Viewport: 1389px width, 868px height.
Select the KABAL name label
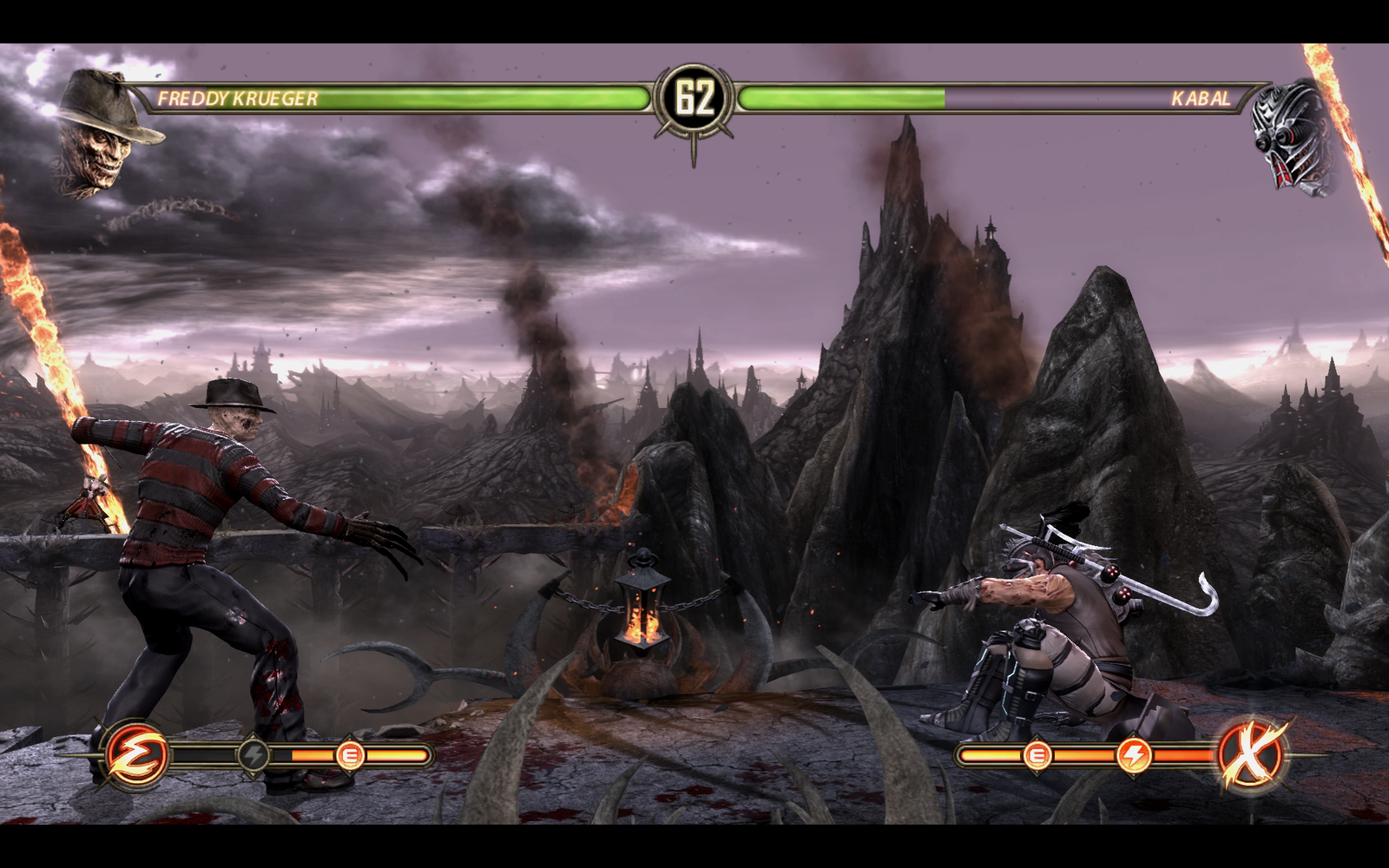[x=1202, y=99]
